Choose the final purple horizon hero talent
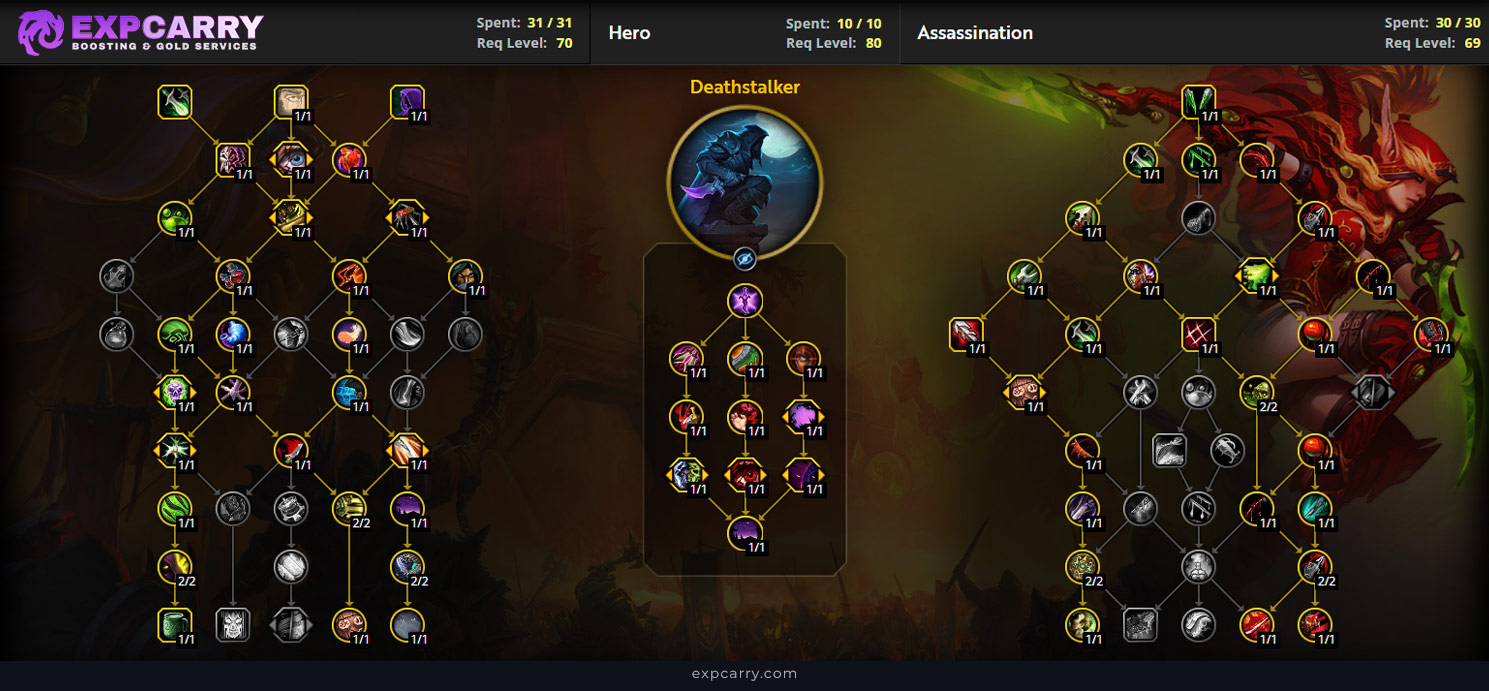 (744, 533)
